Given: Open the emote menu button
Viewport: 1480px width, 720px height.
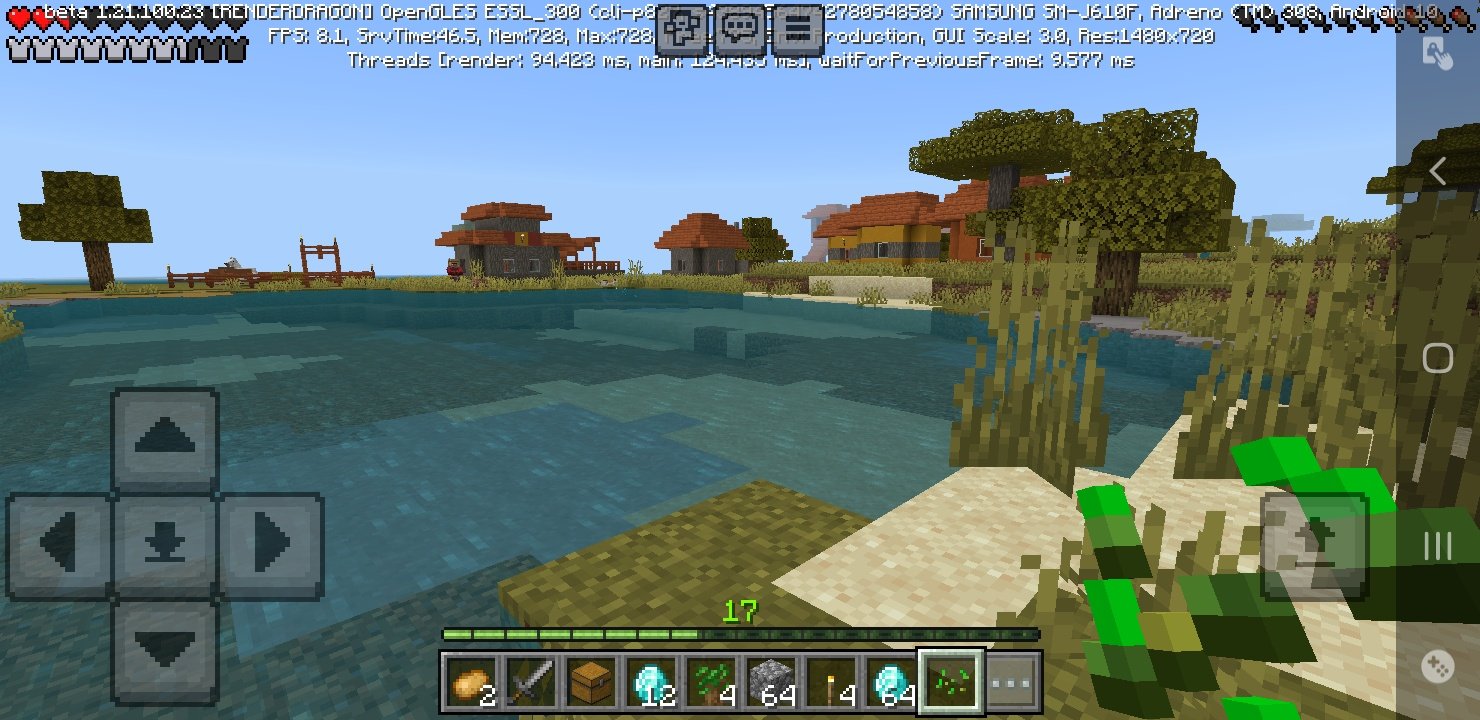Looking at the screenshot, I should point(683,29).
